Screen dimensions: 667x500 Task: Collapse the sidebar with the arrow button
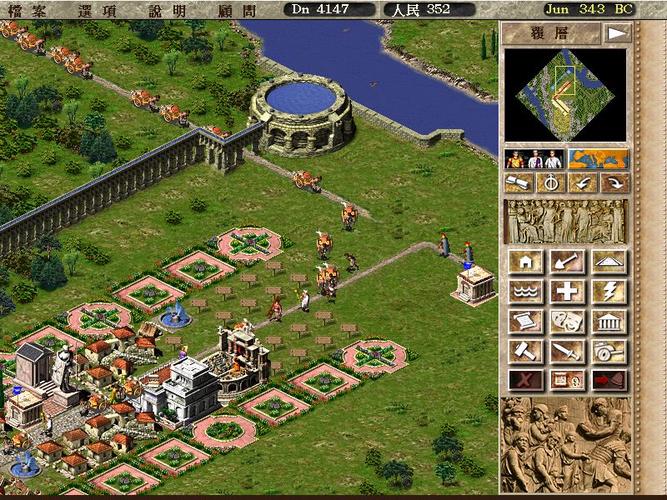tap(618, 33)
